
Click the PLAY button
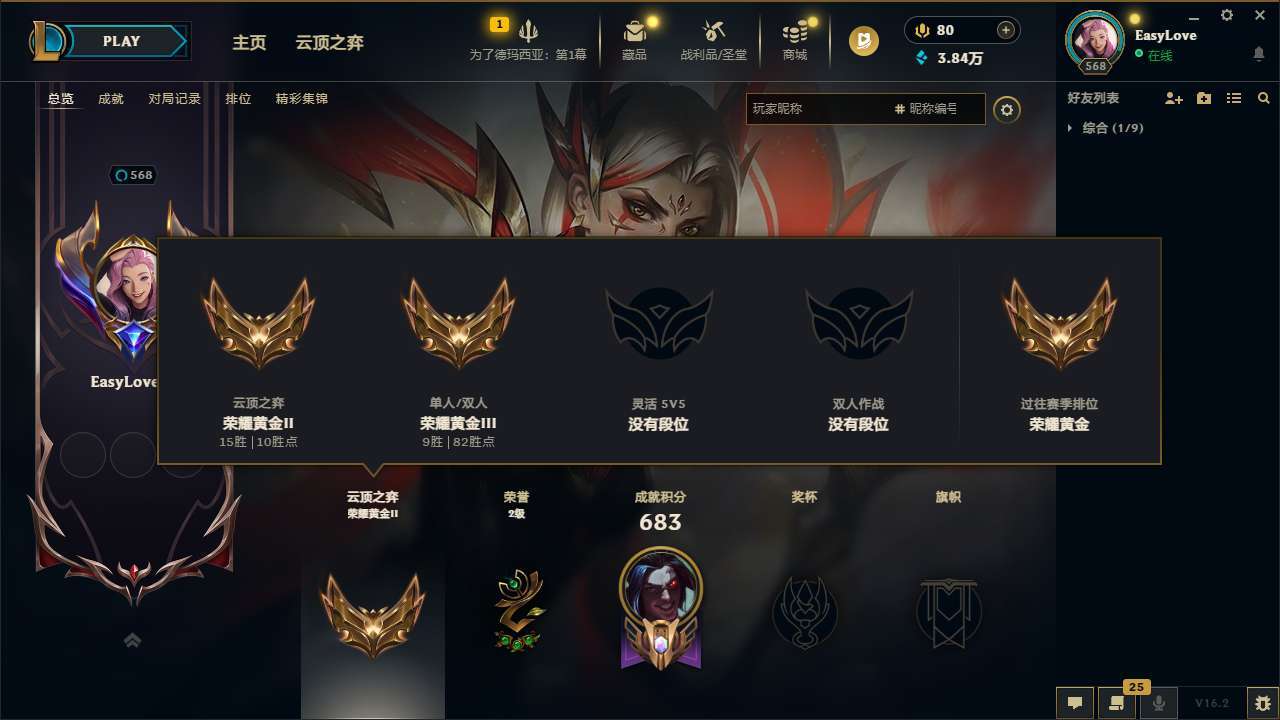pos(122,41)
